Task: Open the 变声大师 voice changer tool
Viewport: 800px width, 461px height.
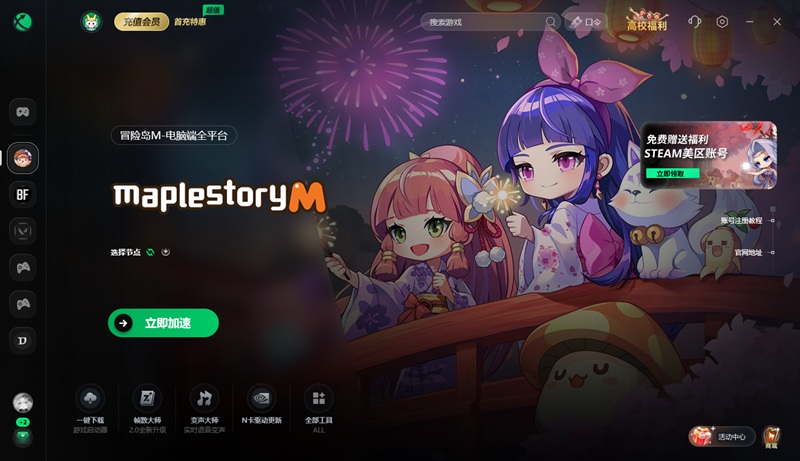Action: point(204,406)
